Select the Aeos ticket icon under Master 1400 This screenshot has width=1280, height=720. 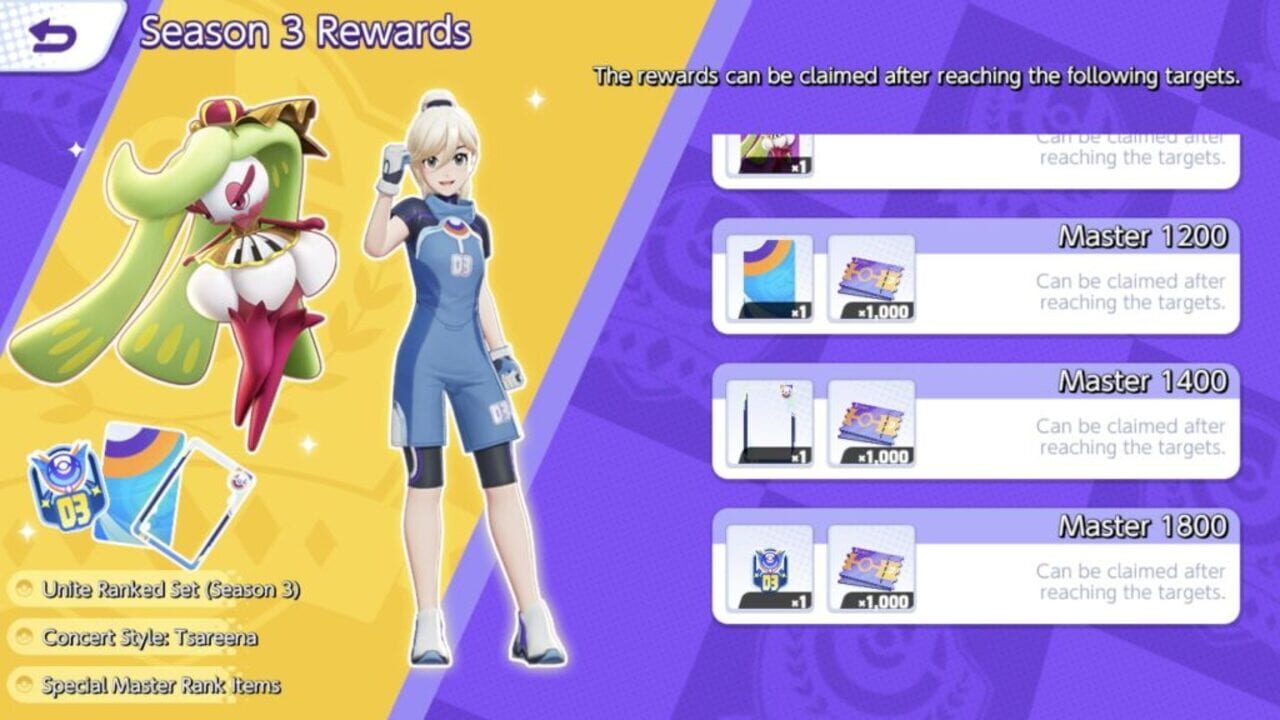[x=870, y=424]
